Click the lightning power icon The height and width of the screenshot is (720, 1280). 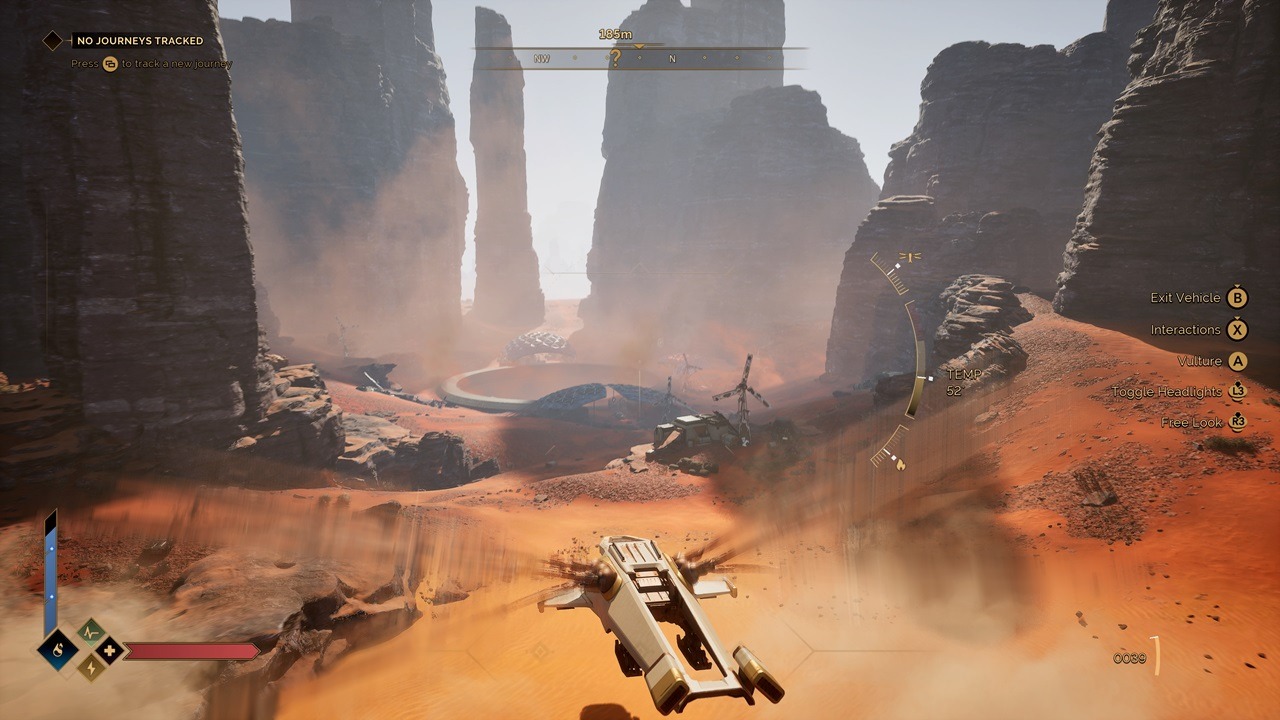[90, 668]
